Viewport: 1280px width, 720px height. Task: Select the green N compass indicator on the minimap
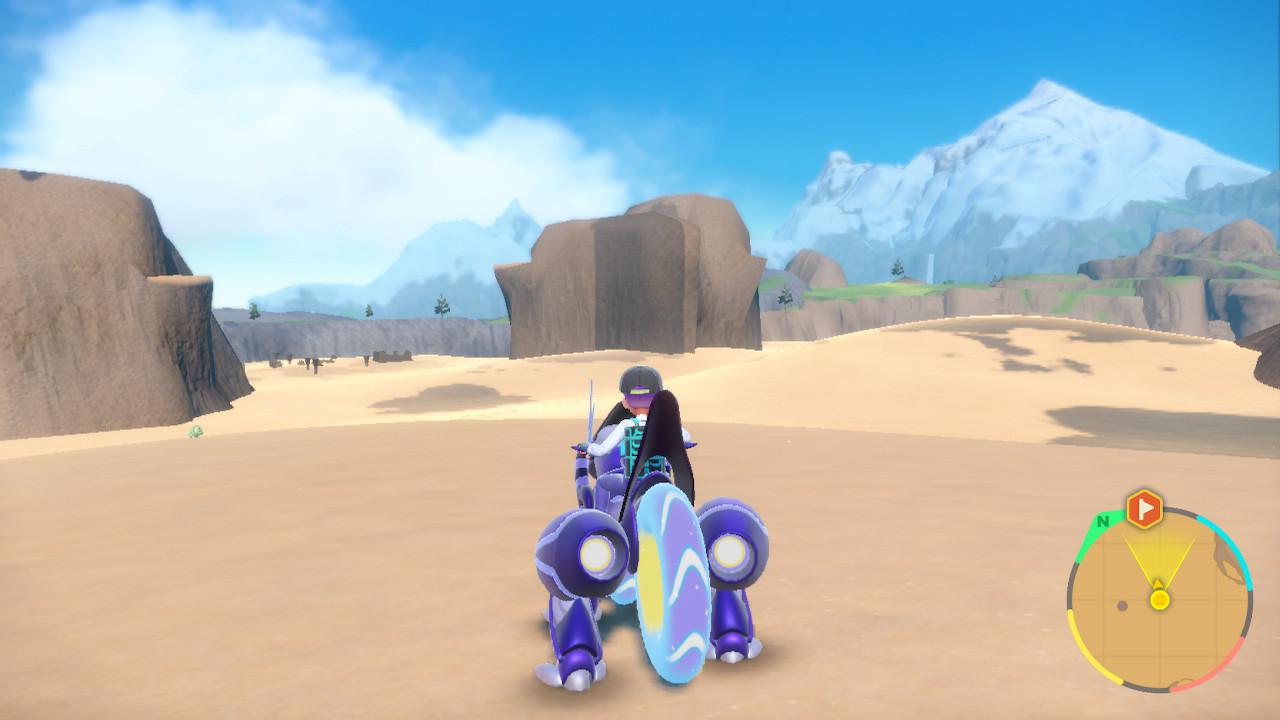1102,521
